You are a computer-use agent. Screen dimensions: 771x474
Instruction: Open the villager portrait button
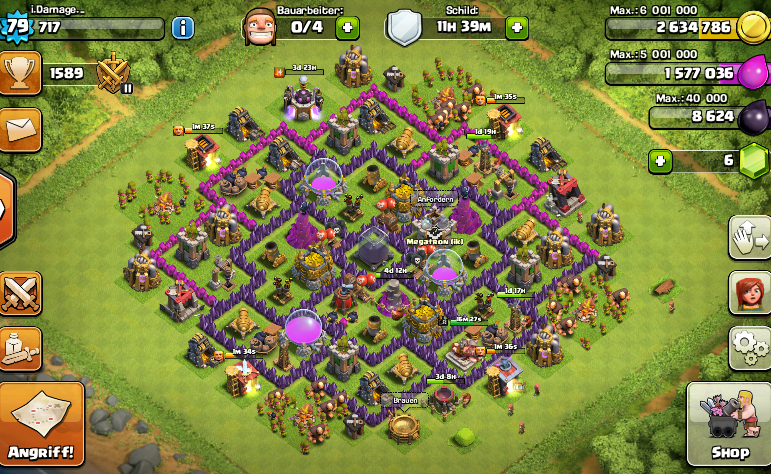pyautogui.click(x=751, y=293)
